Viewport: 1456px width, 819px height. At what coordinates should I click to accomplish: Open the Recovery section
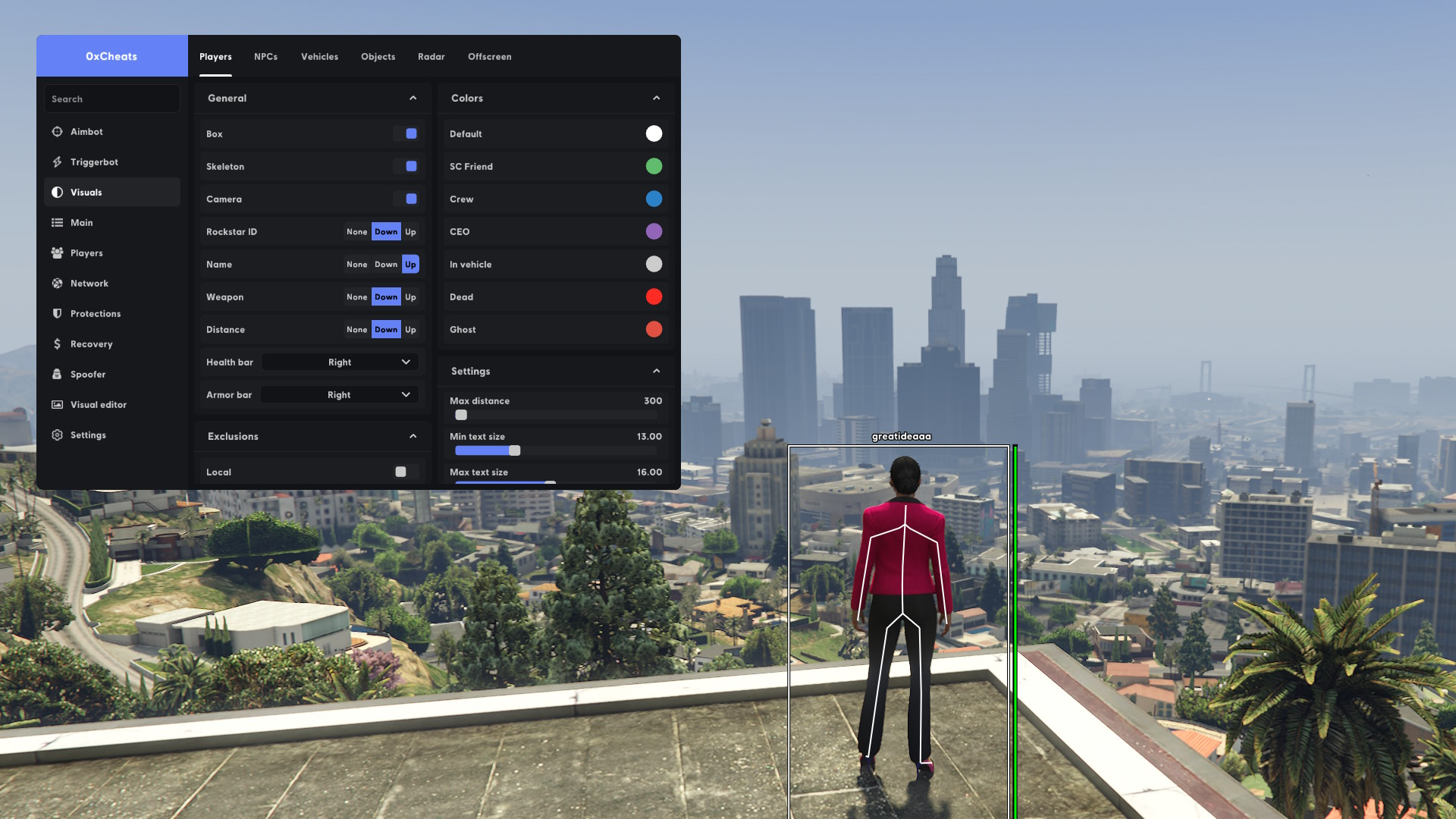tap(58, 344)
